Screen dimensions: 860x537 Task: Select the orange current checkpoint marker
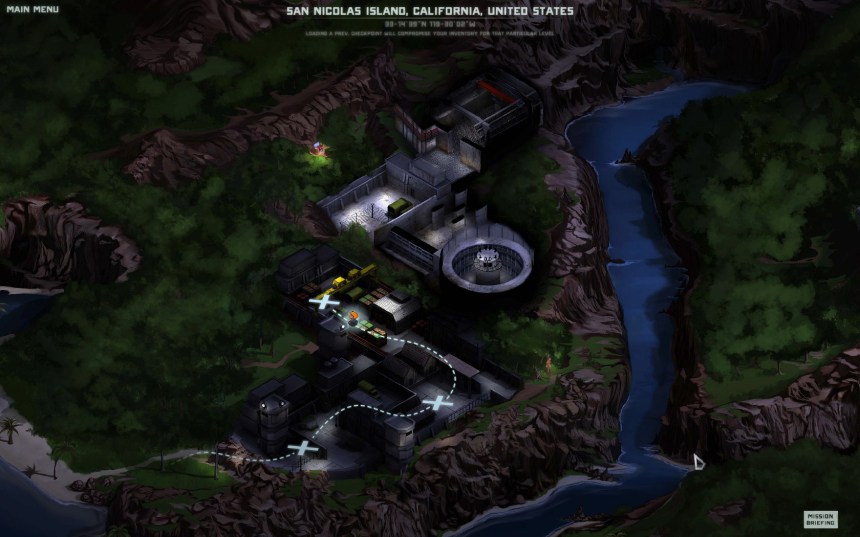click(354, 318)
